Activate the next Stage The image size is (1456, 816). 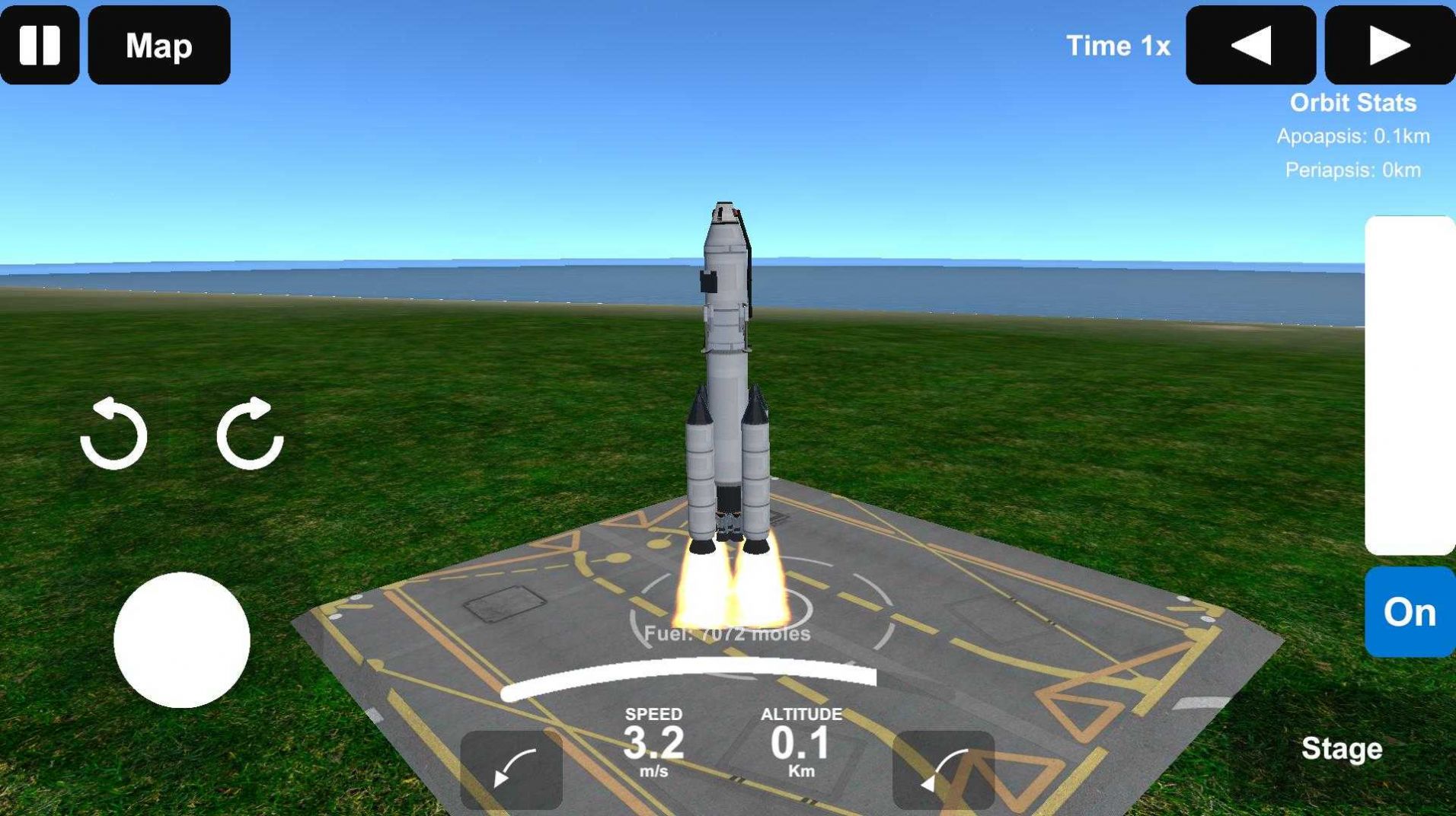[x=1343, y=748]
